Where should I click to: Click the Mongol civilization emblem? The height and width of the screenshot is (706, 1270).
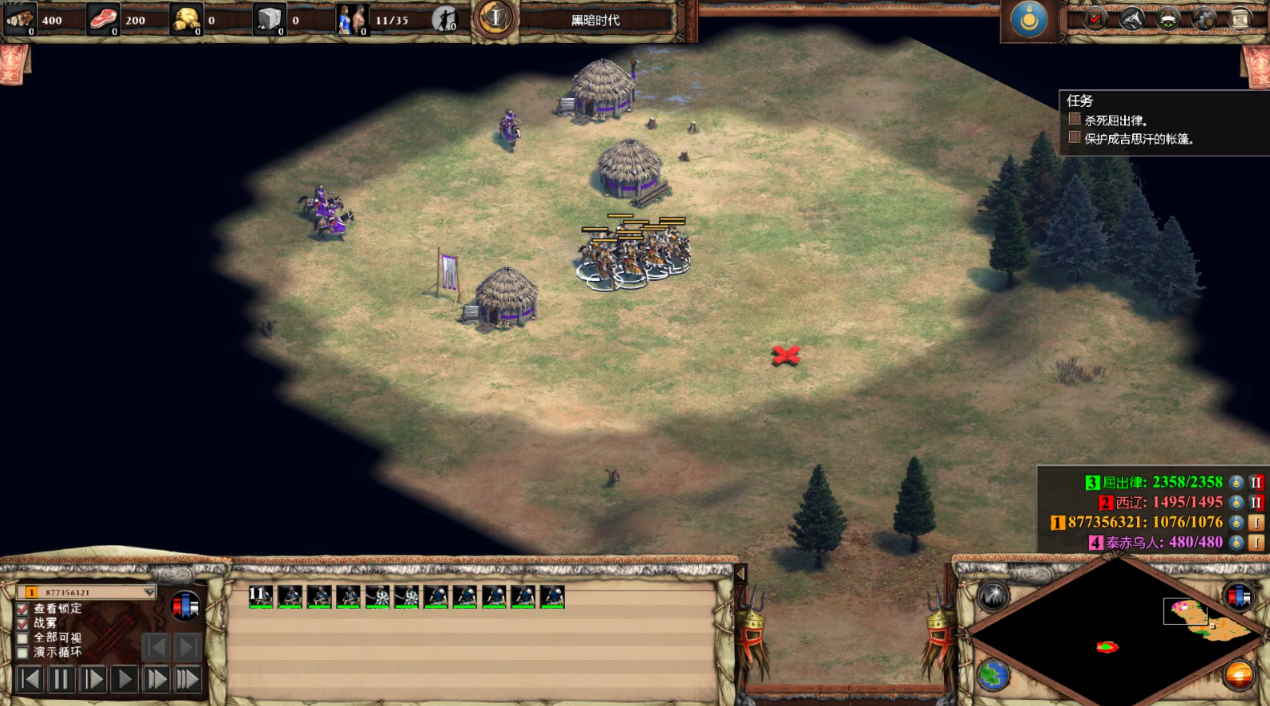[x=1029, y=20]
